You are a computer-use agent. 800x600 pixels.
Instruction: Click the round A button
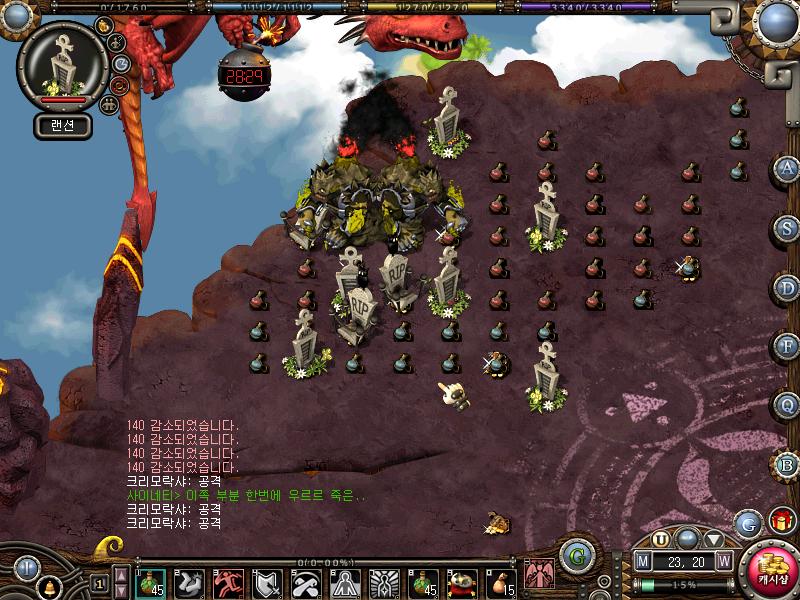pyautogui.click(x=787, y=168)
